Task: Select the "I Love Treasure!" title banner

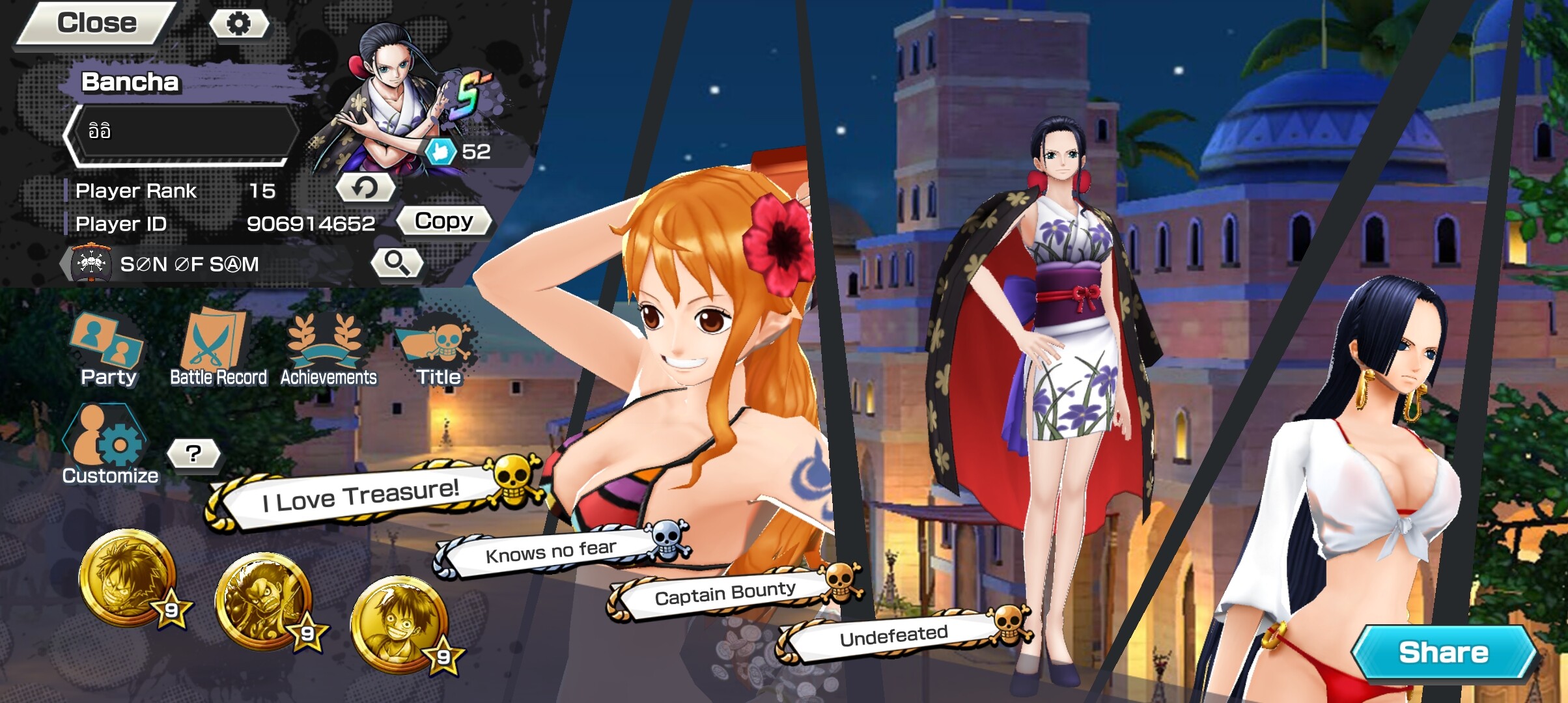Action: (361, 495)
